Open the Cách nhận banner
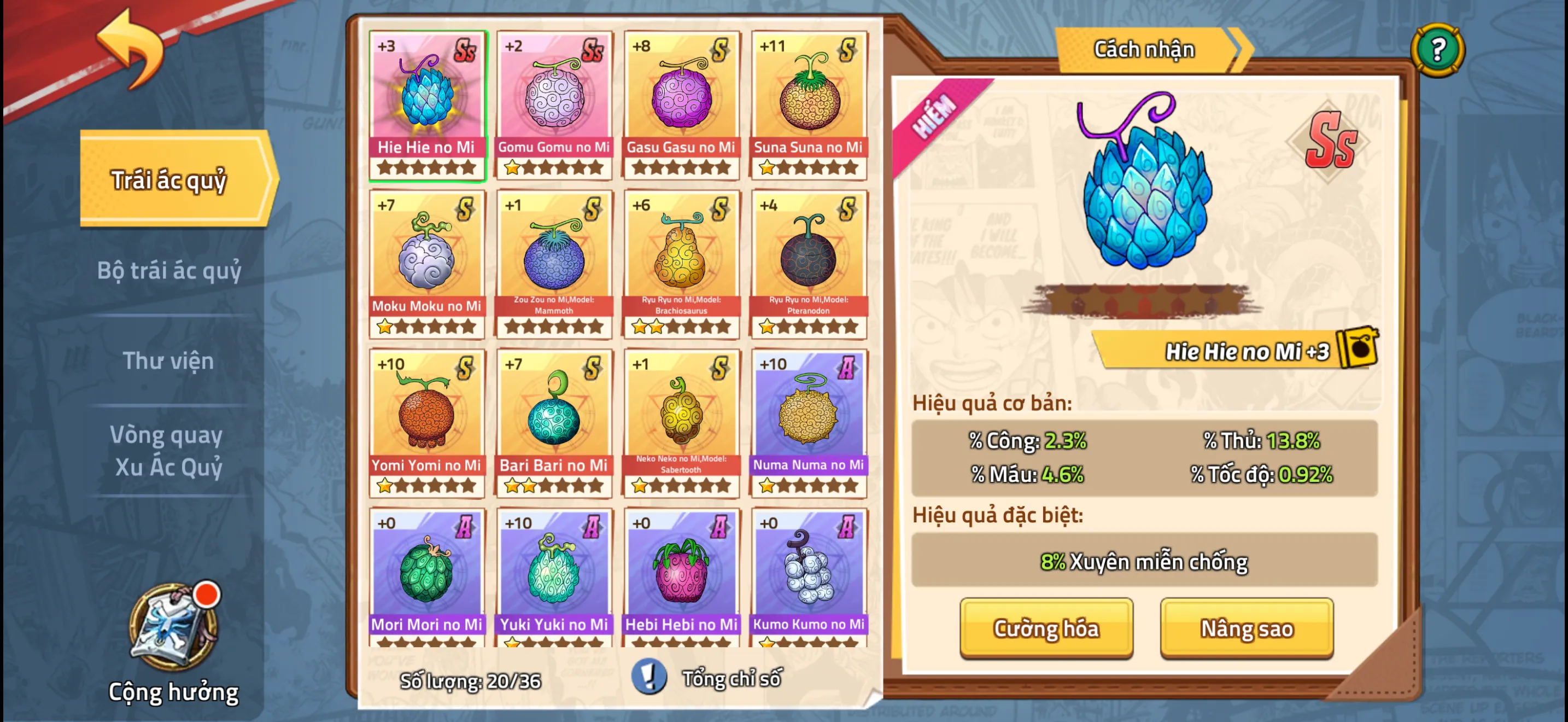This screenshot has width=1568, height=722. [1144, 49]
